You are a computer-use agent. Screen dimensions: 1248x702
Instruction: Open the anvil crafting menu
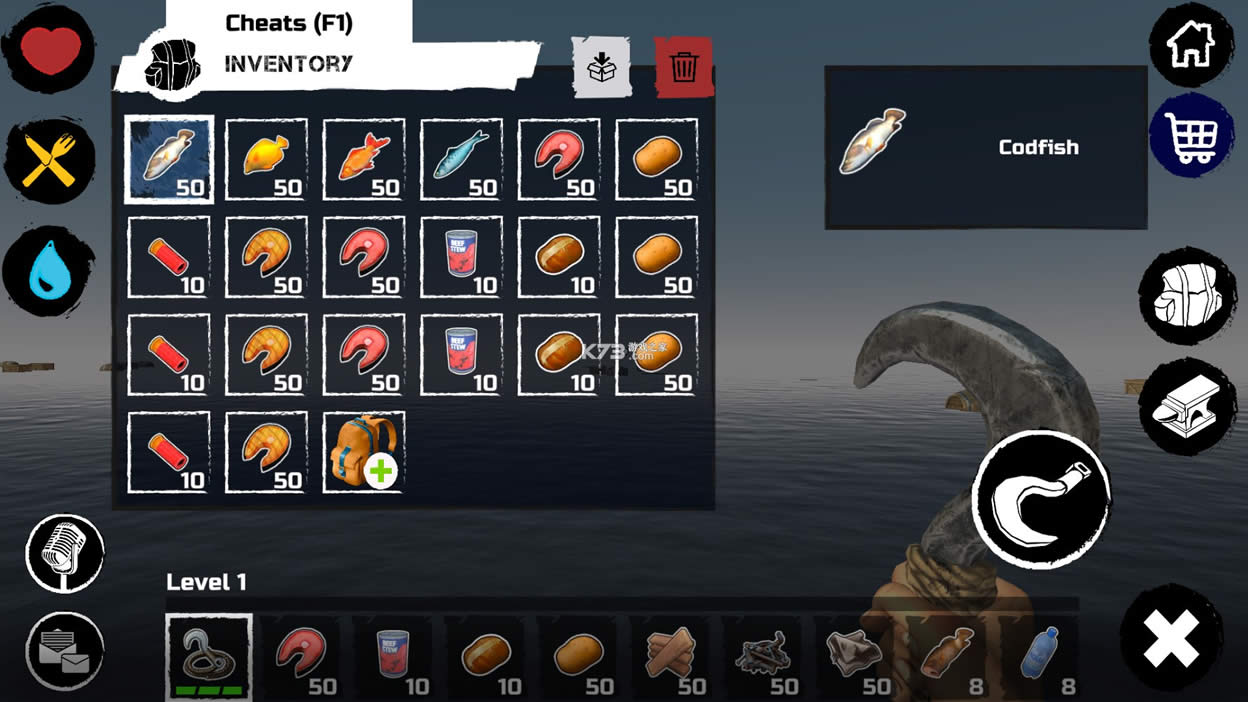point(1187,407)
